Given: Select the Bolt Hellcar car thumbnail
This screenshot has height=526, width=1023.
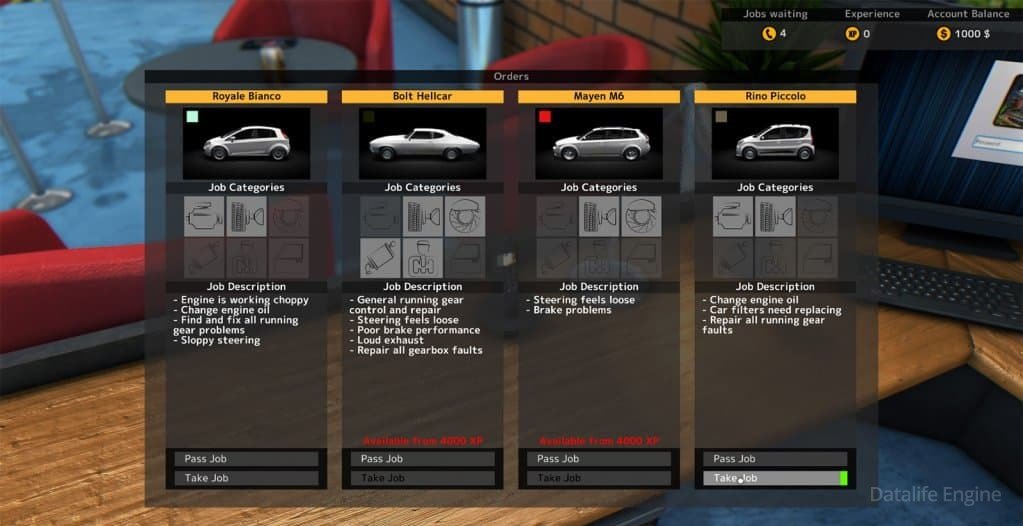Looking at the screenshot, I should click(422, 144).
